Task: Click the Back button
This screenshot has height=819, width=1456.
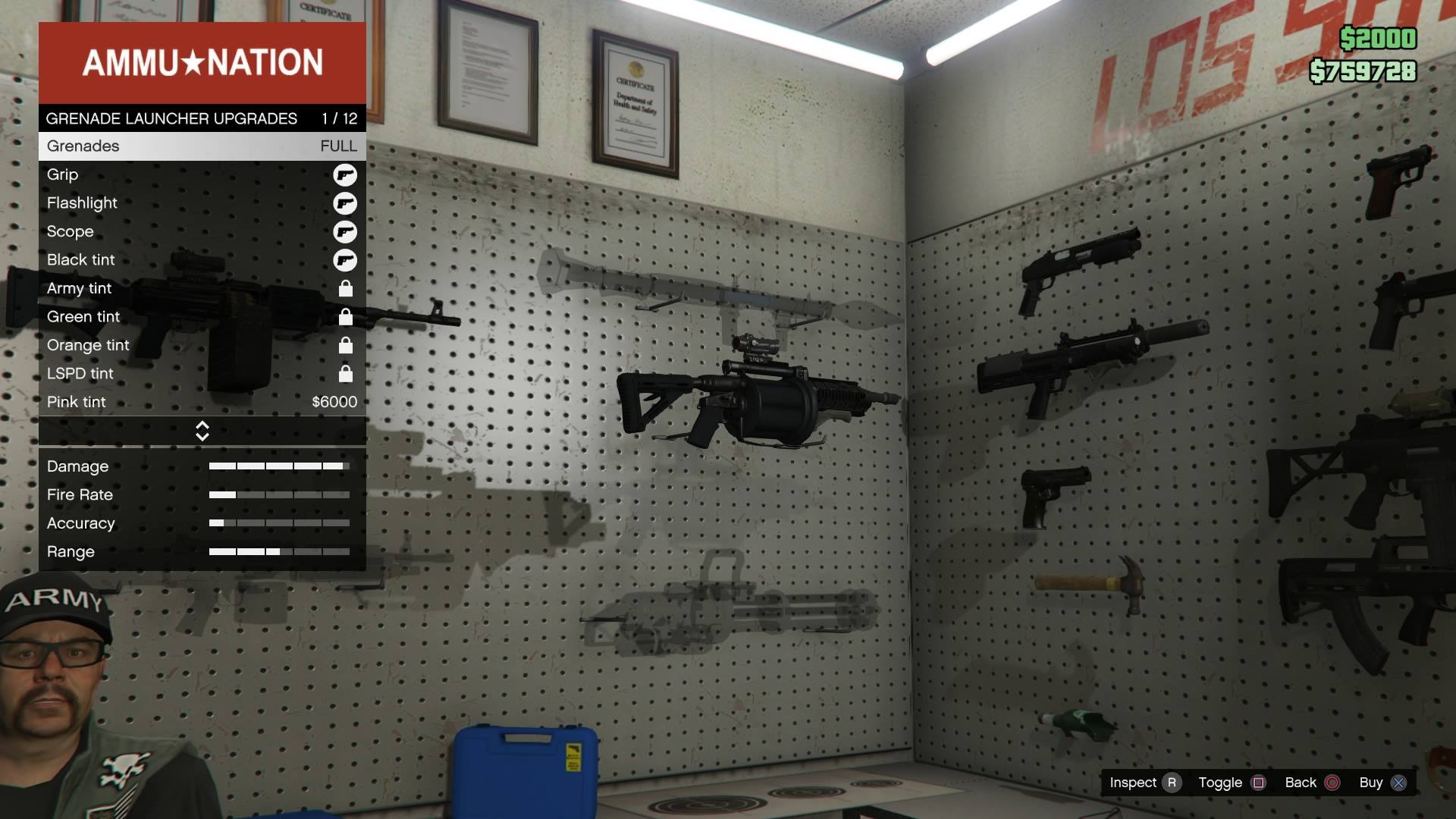Action: (1301, 783)
